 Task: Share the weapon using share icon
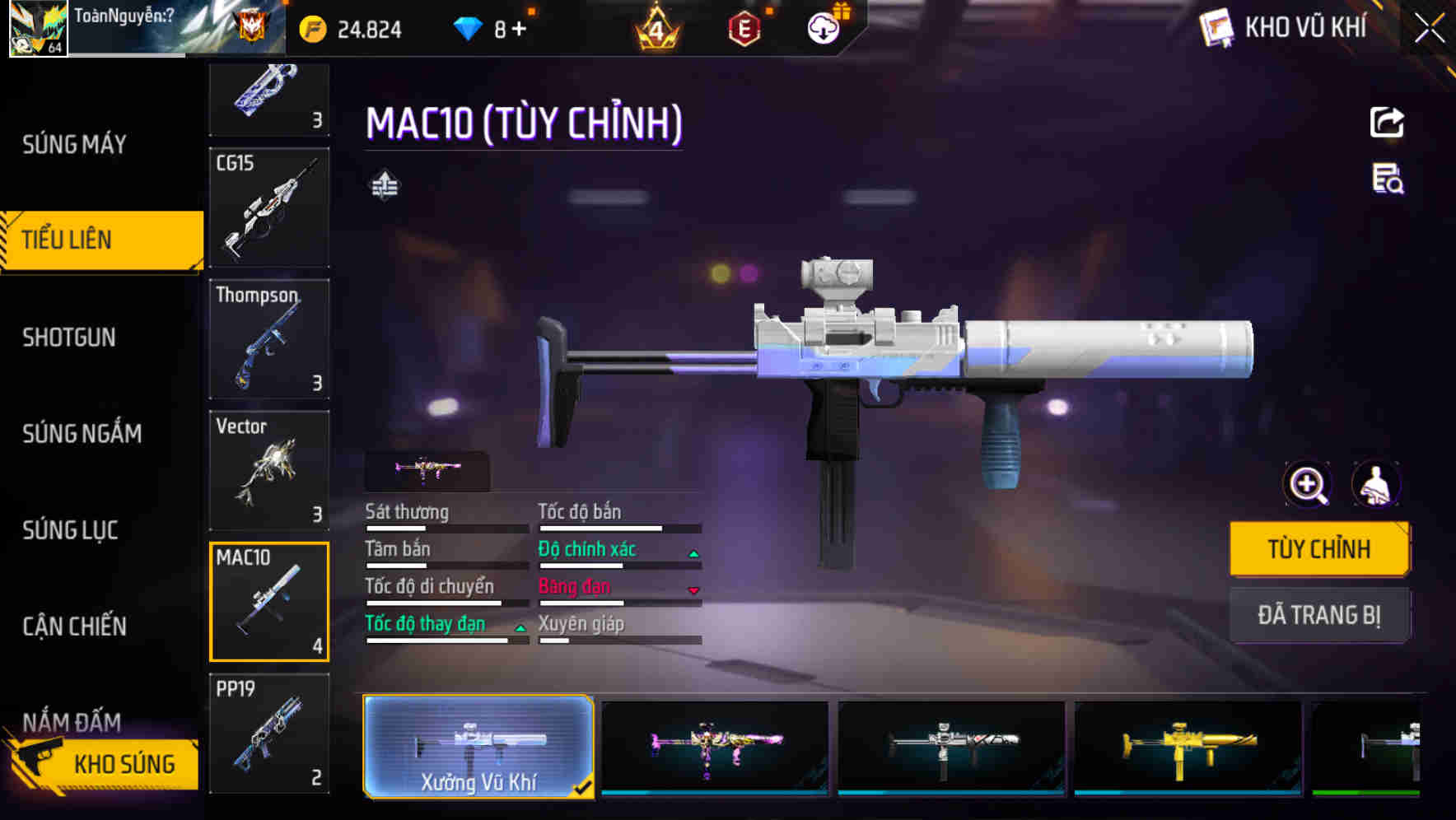(x=1387, y=123)
